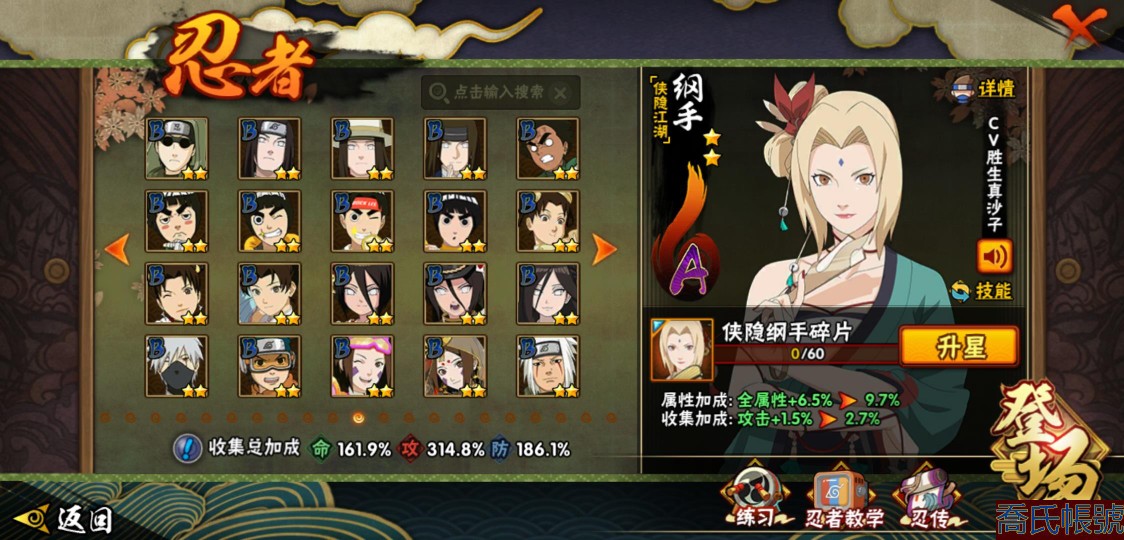Click the ninja search input field
Viewport: 1124px width, 540px height.
[500, 92]
